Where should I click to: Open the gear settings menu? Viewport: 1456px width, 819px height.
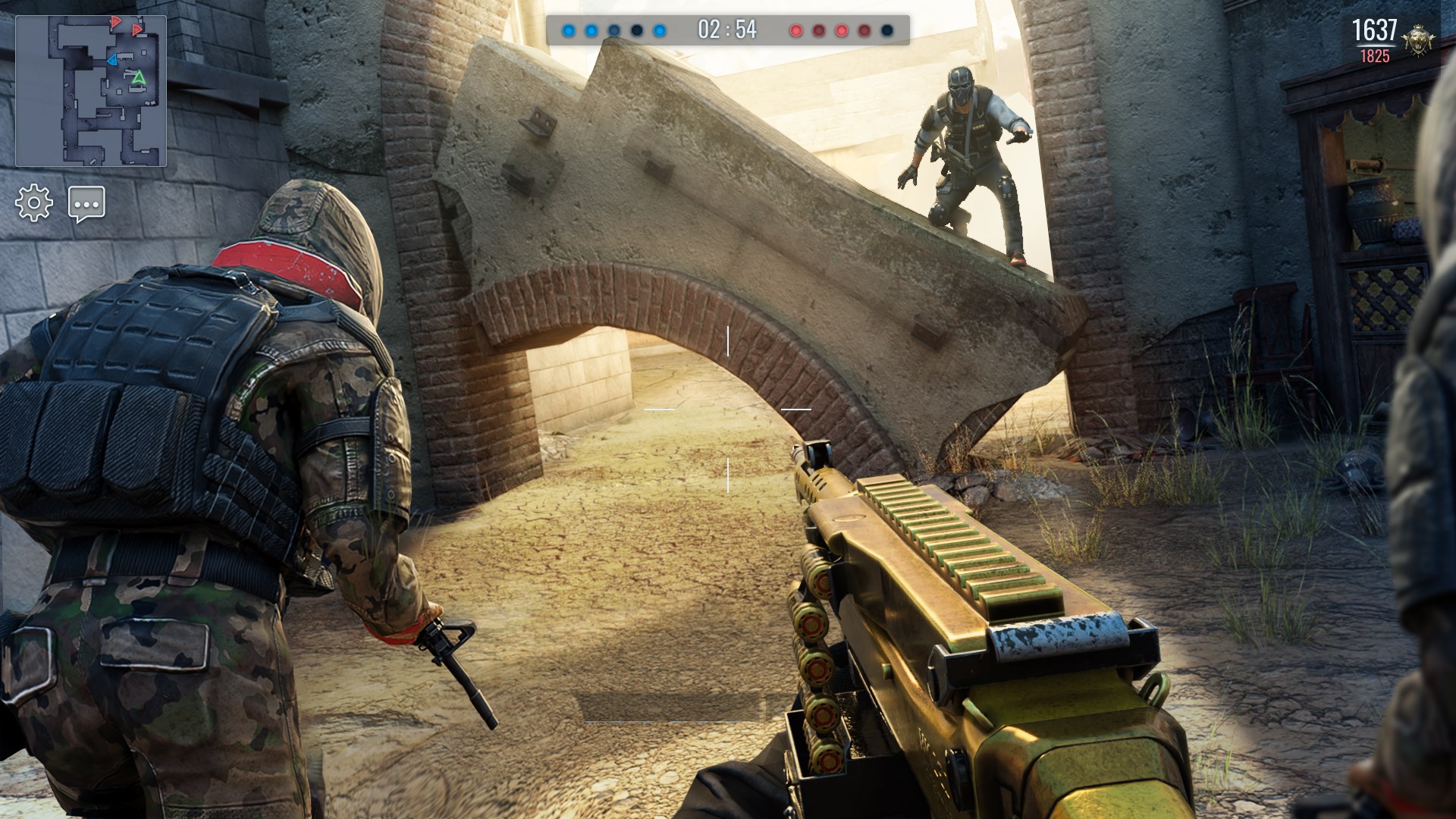[x=34, y=203]
